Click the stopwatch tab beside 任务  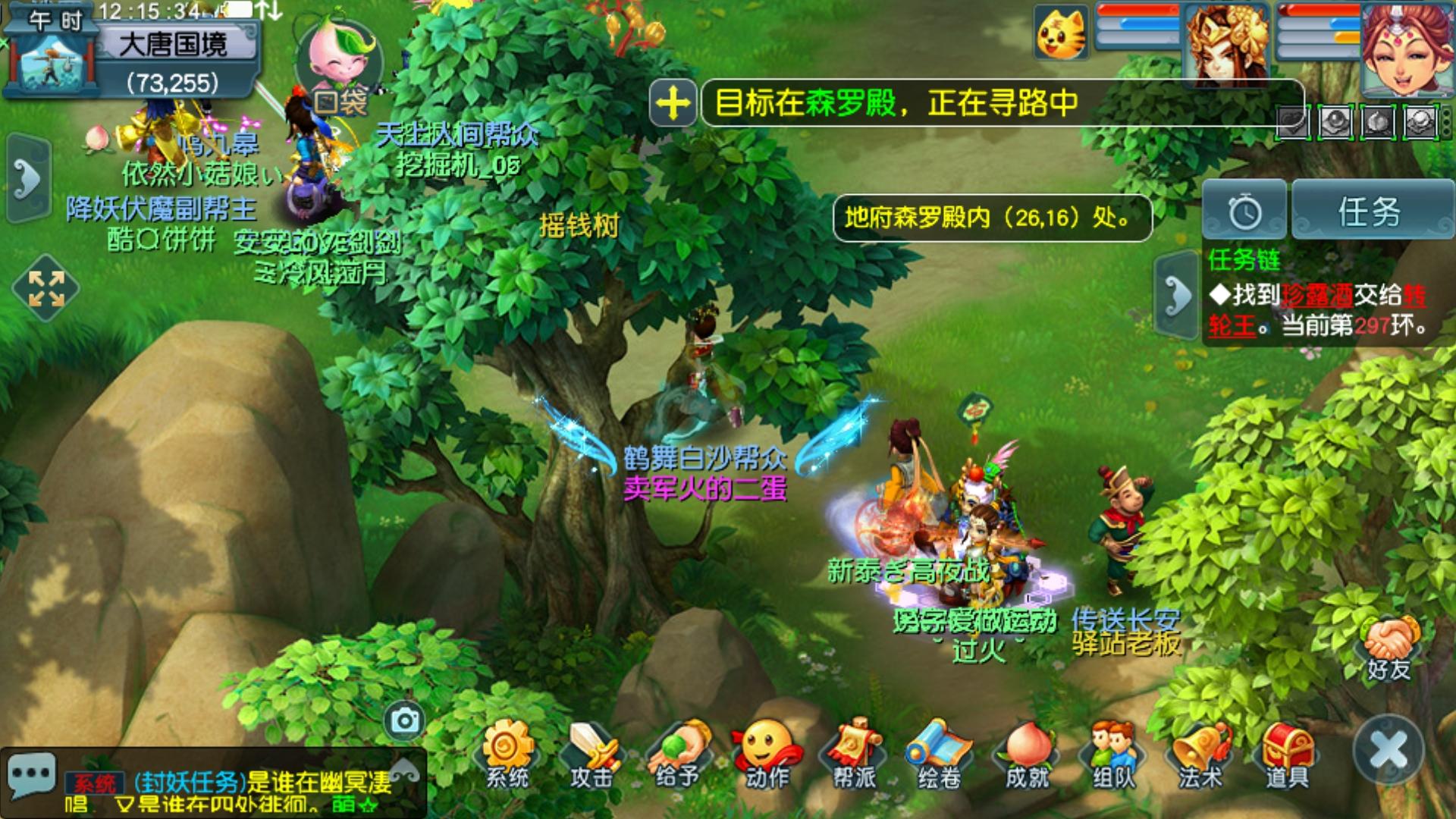tap(1244, 211)
